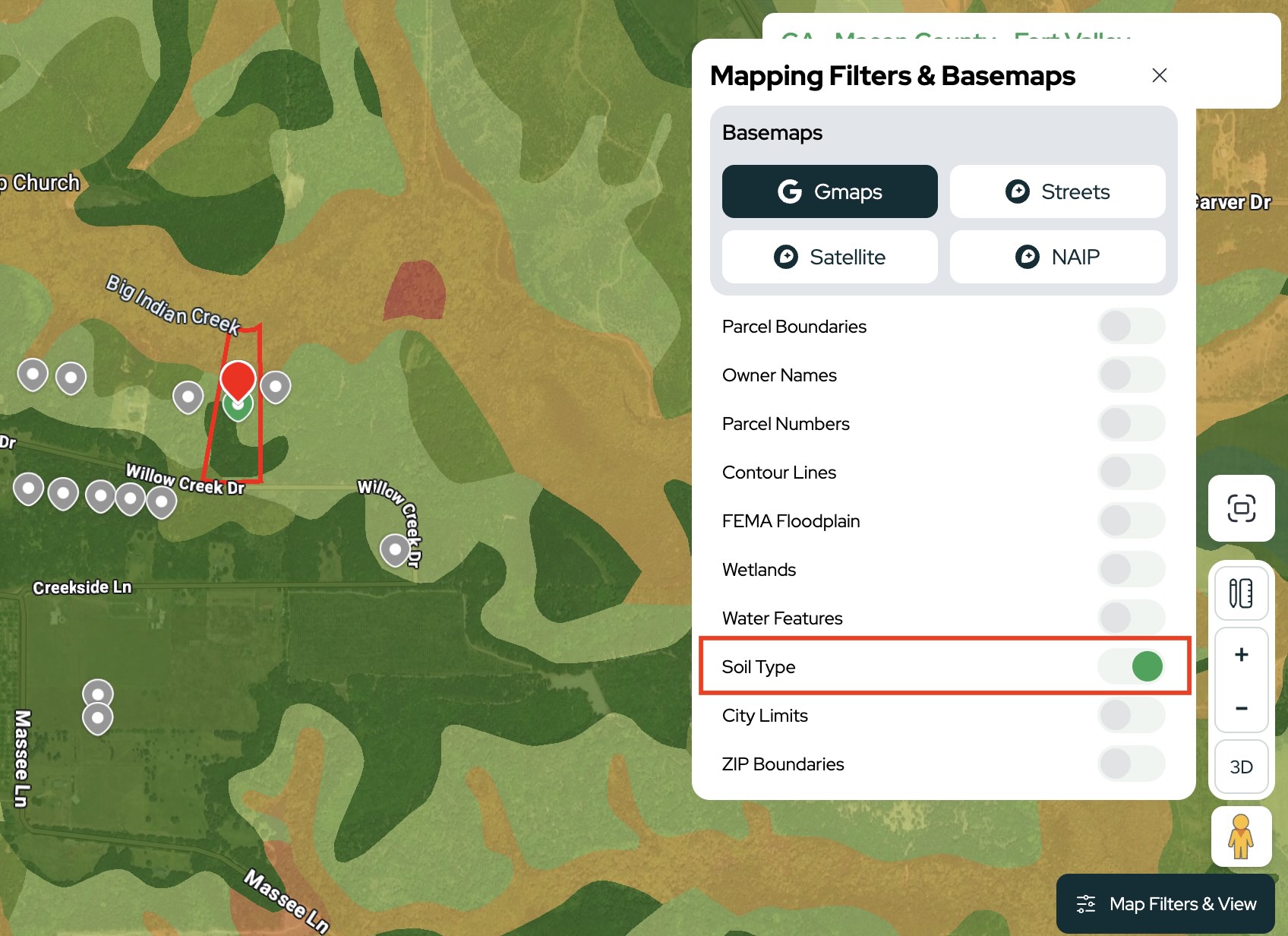Screen dimensions: 1288x936
Task: Toggle the Wetlands layer
Action: (x=1130, y=570)
